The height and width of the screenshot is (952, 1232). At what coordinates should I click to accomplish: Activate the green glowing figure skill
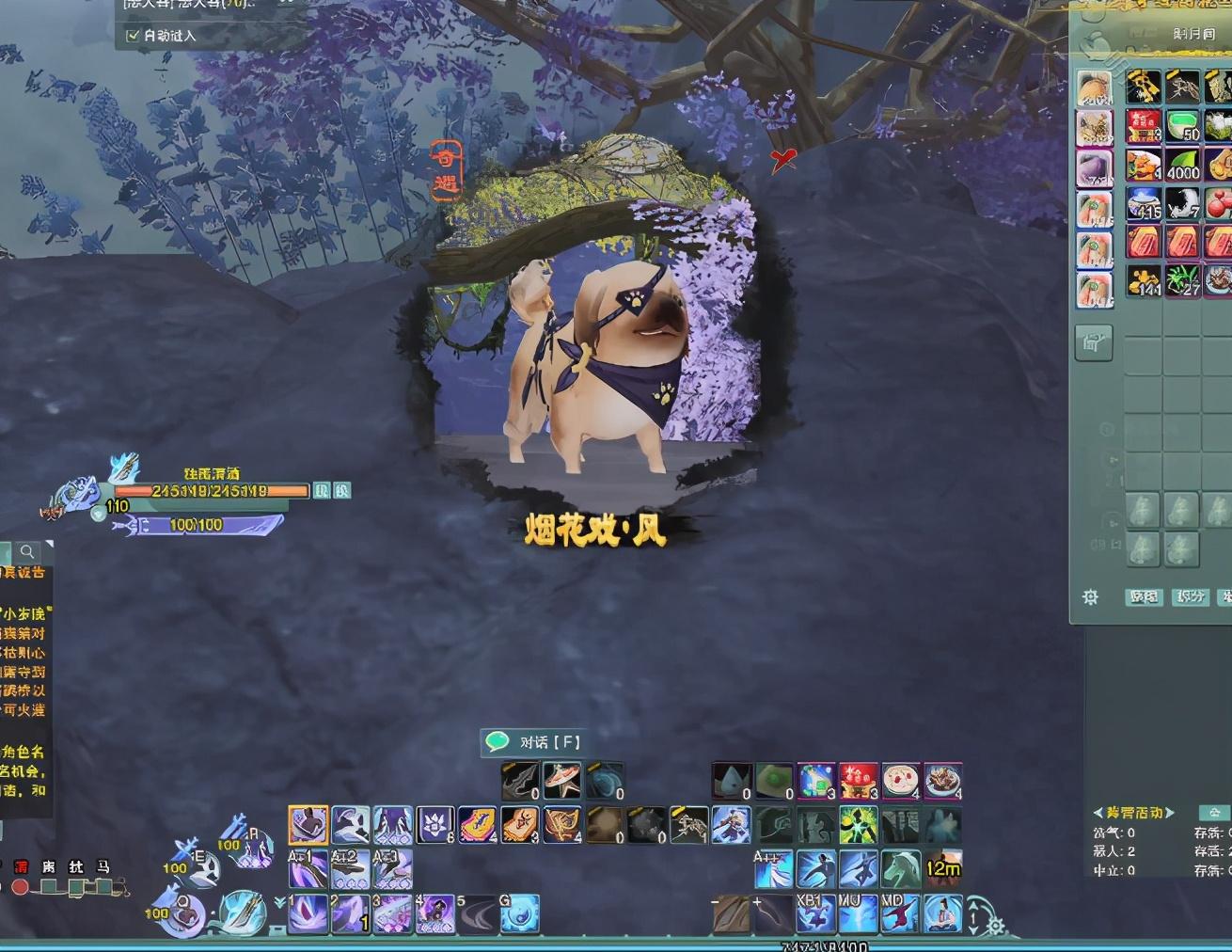point(858,825)
